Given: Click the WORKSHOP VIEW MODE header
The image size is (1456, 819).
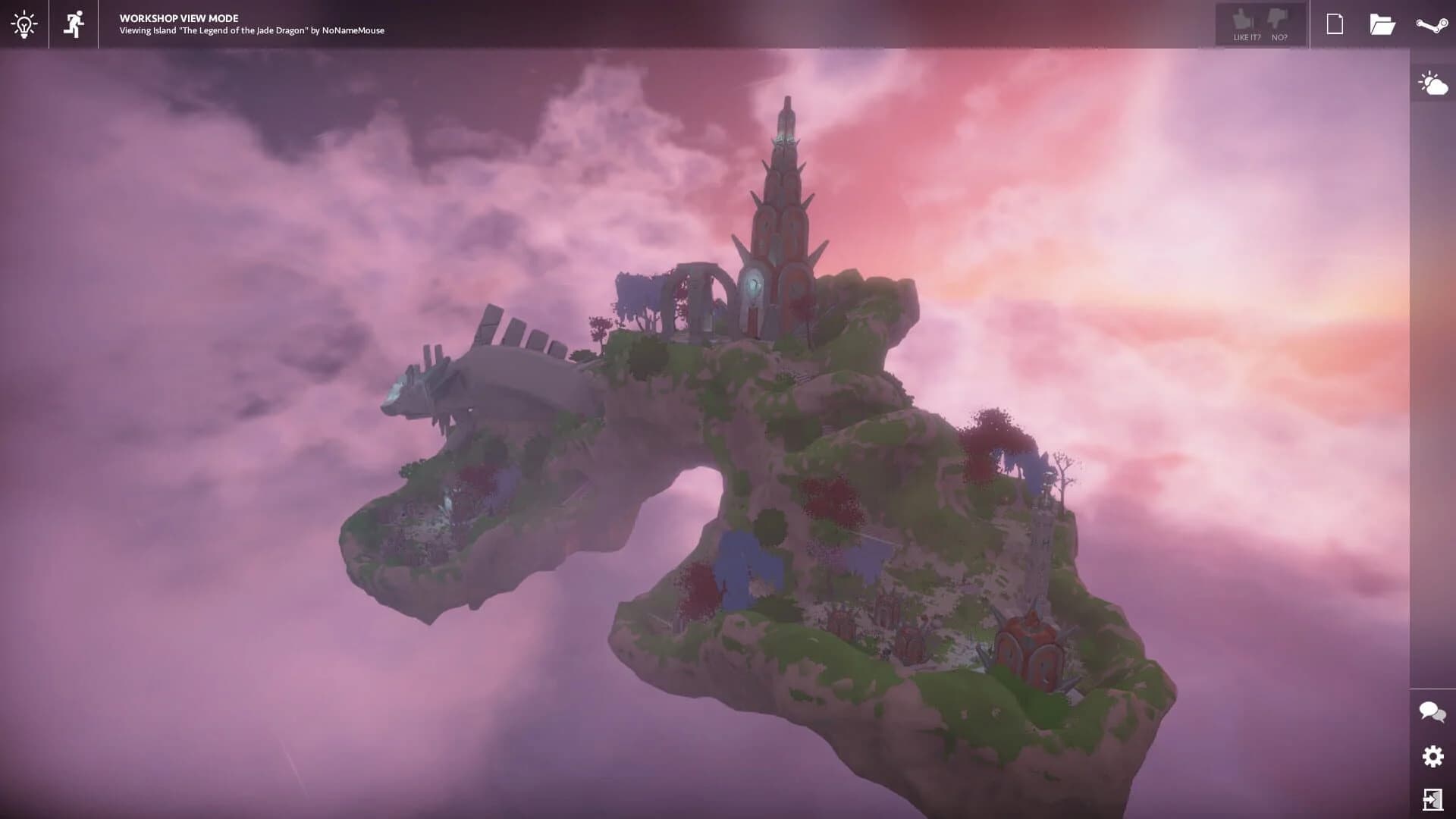Looking at the screenshot, I should [x=177, y=17].
